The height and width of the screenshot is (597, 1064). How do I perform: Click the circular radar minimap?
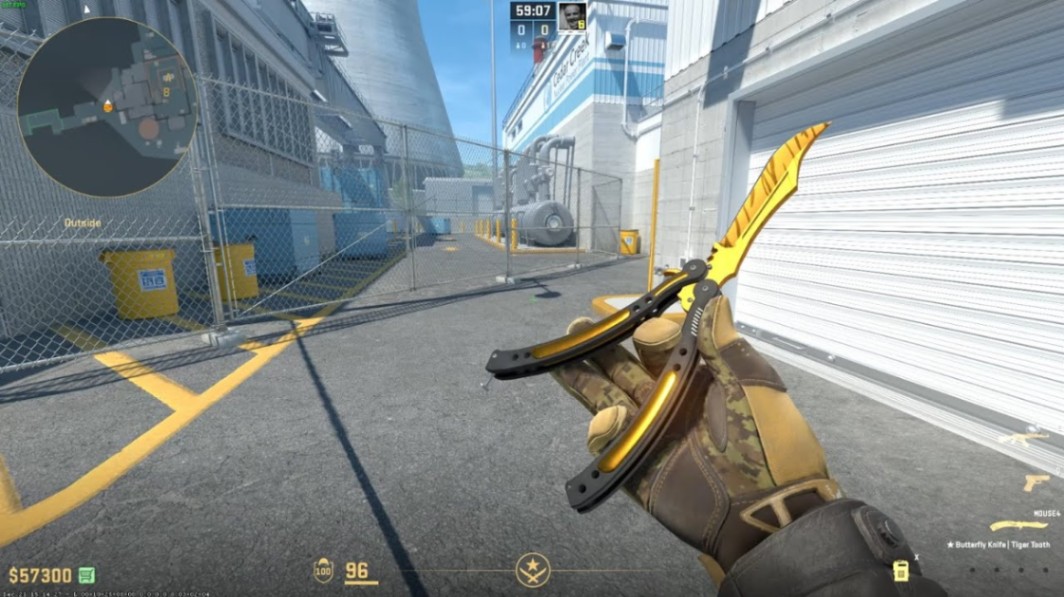coord(106,107)
